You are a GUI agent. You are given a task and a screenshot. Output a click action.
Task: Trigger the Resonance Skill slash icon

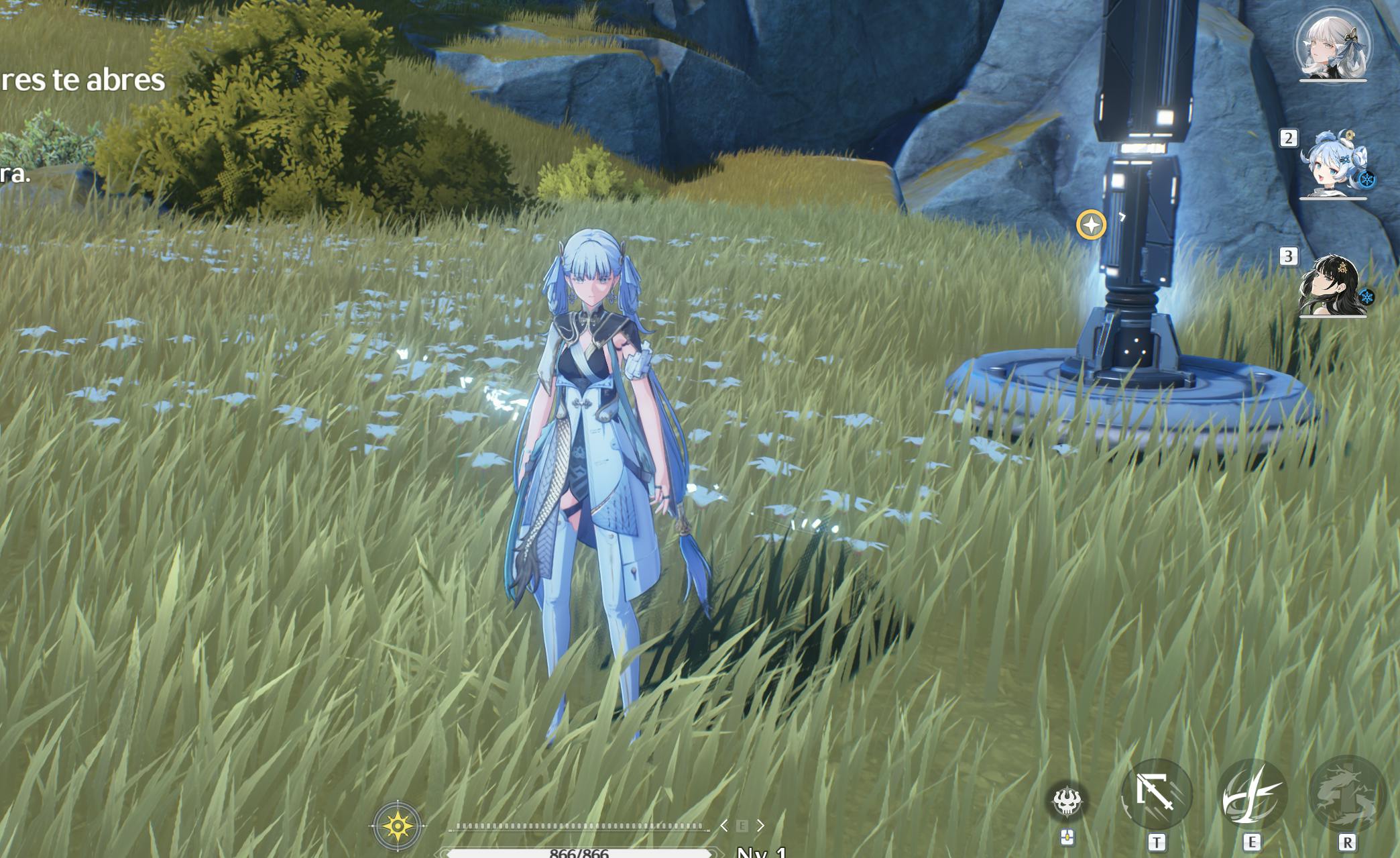[x=1251, y=796]
